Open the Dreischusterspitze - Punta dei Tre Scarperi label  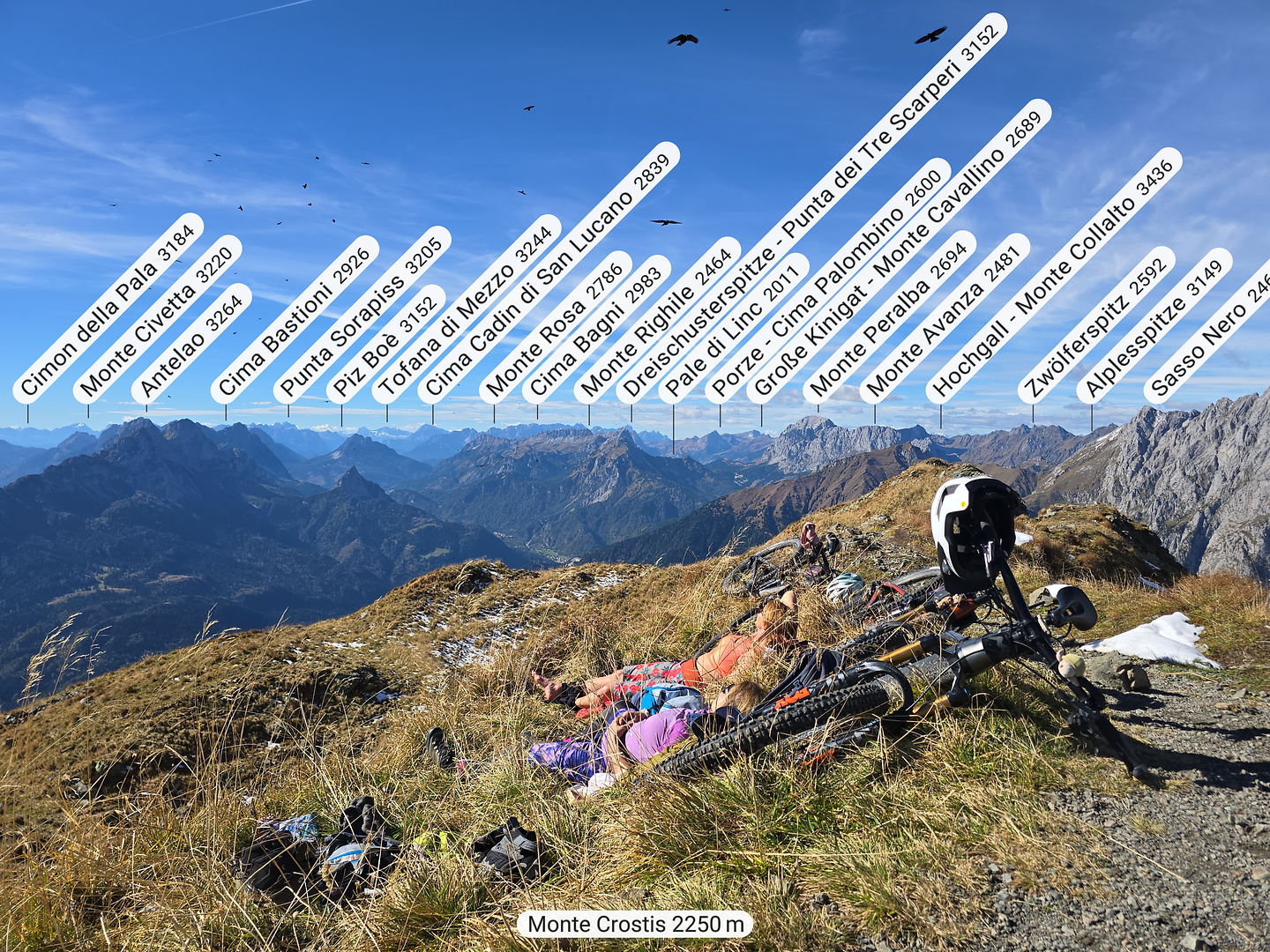[x=811, y=209]
